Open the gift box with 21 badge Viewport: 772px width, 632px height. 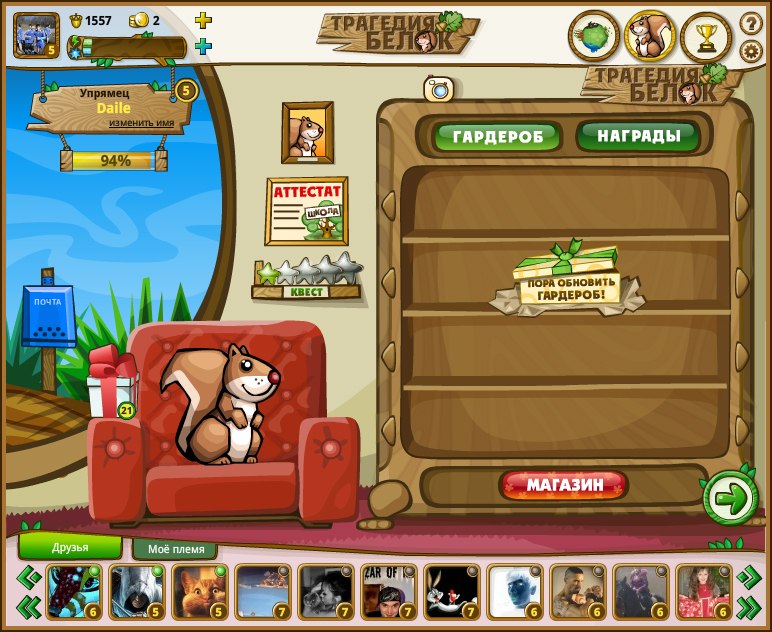(x=109, y=384)
